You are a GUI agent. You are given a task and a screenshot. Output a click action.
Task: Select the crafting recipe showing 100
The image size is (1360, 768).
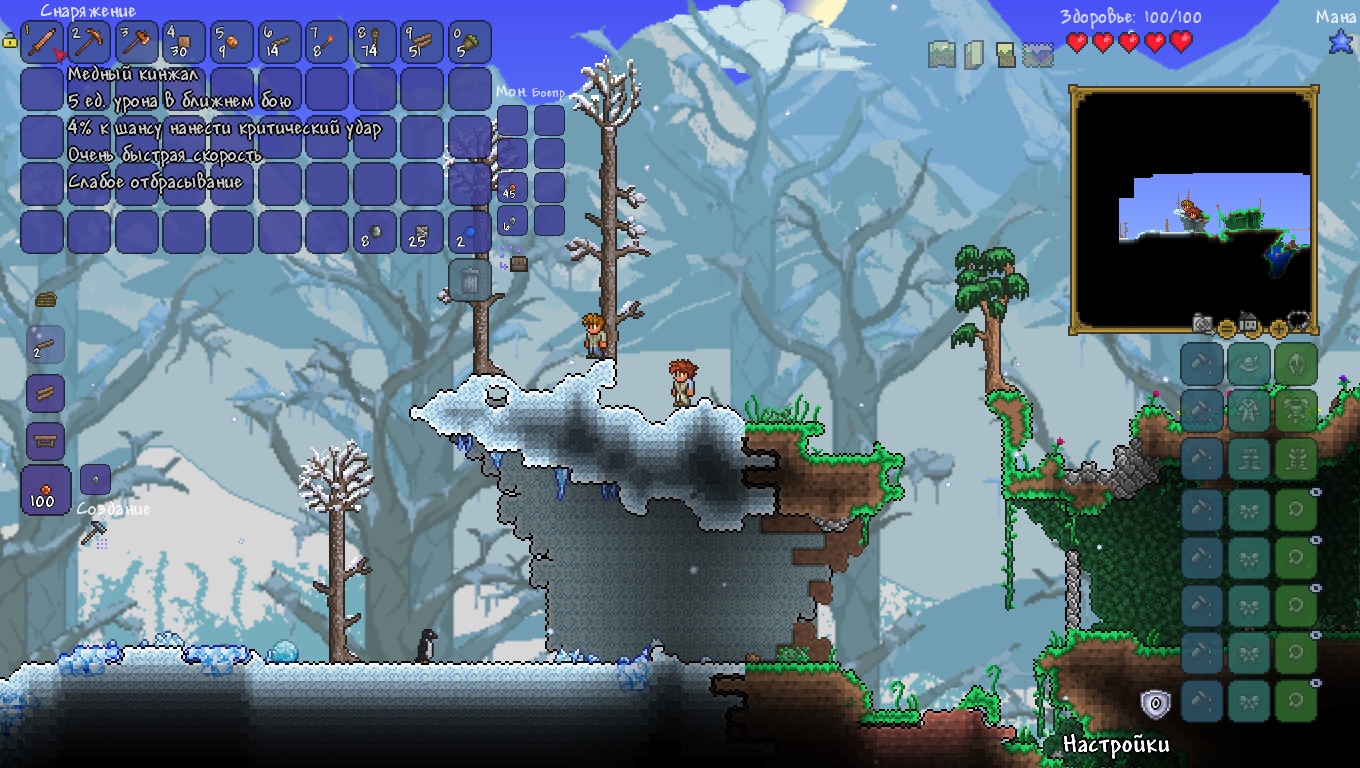point(45,490)
